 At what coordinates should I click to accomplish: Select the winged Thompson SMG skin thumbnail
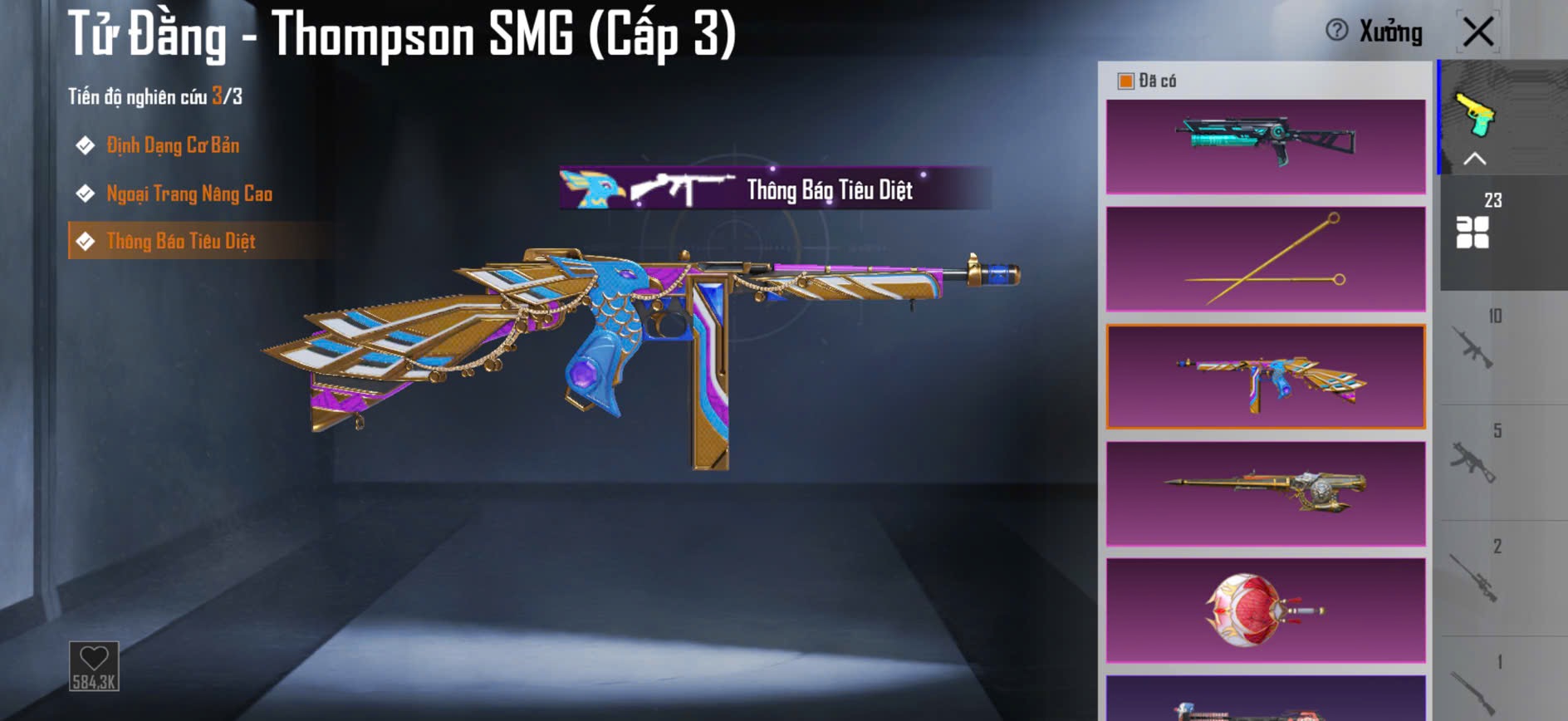point(1266,376)
